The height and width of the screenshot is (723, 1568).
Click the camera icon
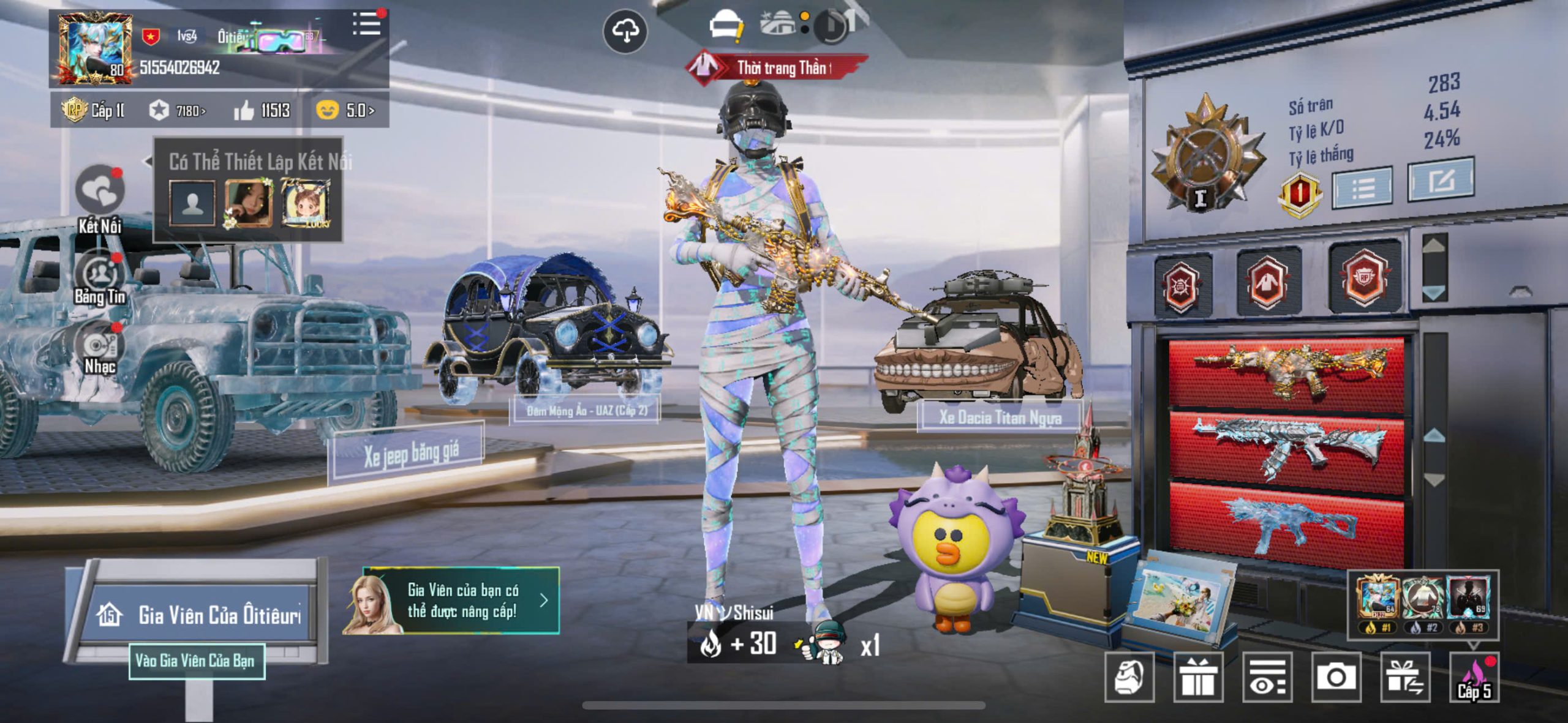1336,677
